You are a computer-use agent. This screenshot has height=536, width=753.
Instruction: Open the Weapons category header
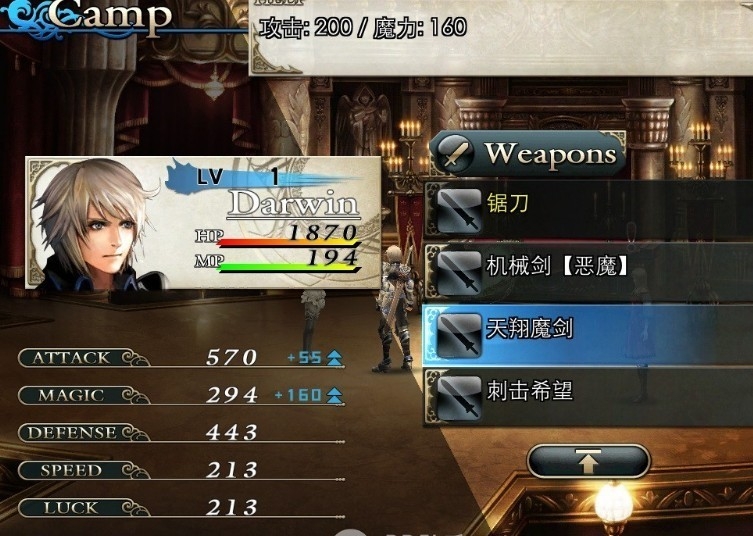(530, 154)
